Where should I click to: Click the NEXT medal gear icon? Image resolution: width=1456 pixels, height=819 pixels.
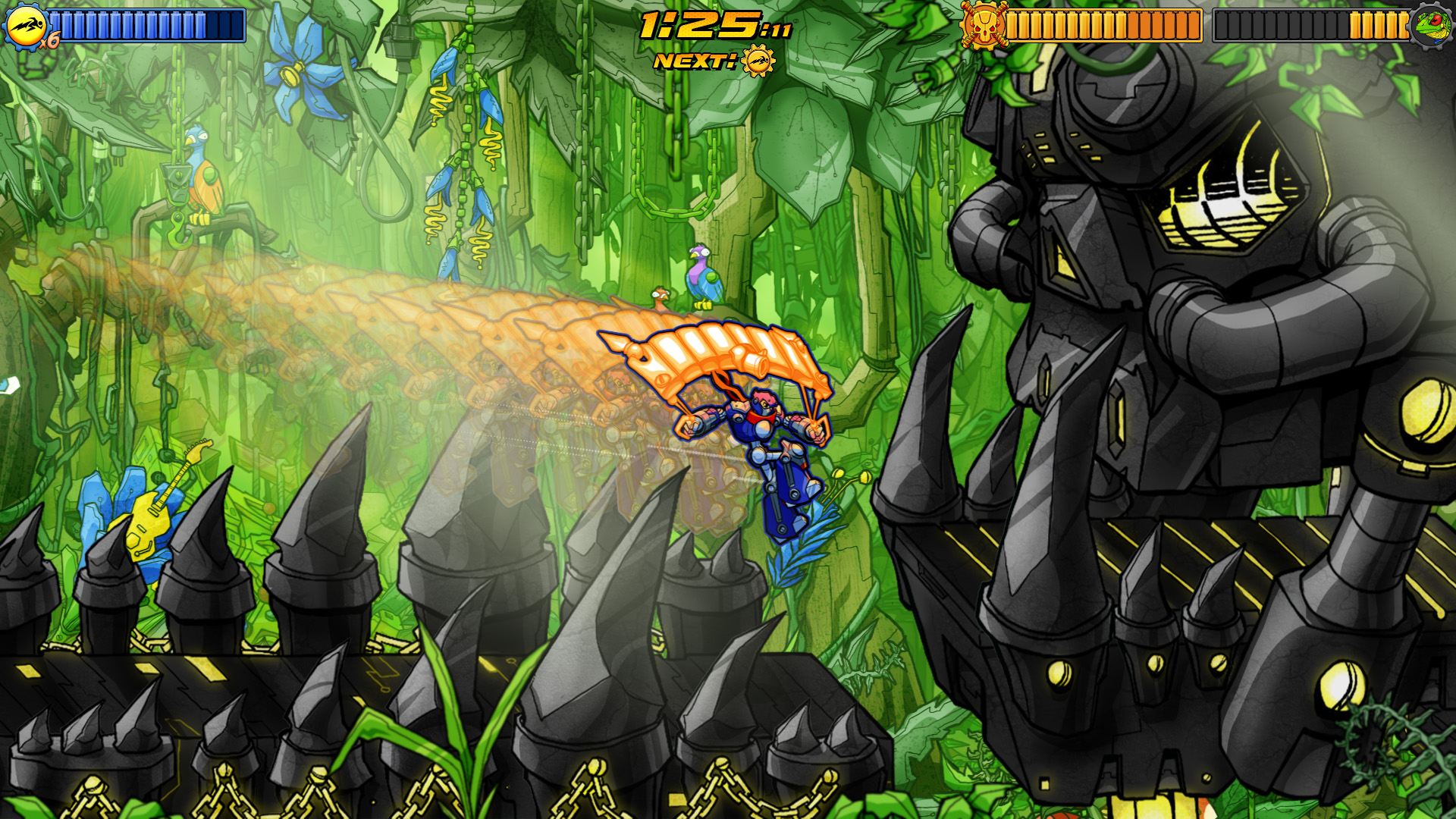(758, 61)
